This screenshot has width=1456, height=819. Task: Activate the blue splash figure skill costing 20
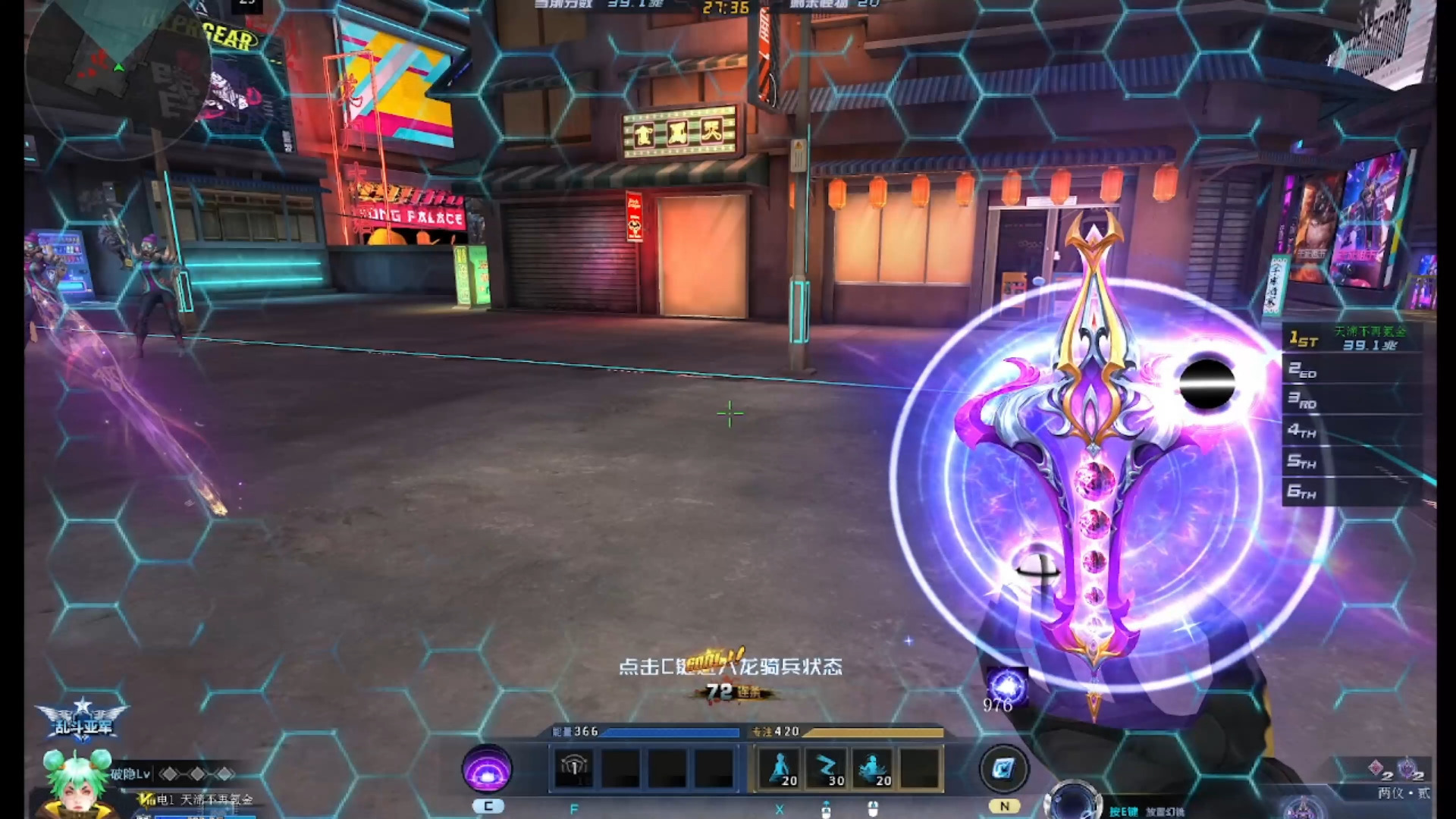[x=873, y=768]
